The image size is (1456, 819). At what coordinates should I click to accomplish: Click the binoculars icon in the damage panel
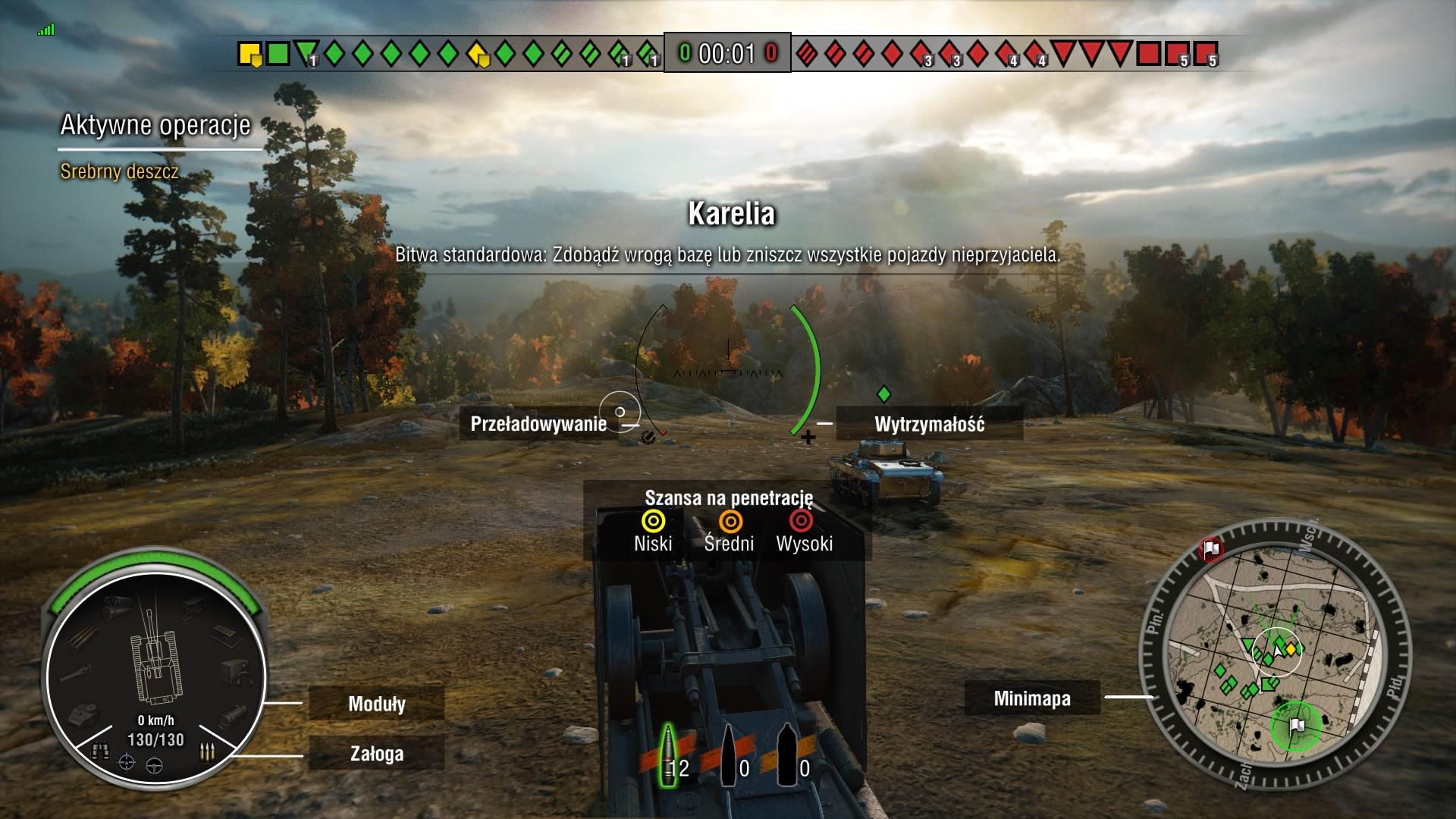[102, 751]
